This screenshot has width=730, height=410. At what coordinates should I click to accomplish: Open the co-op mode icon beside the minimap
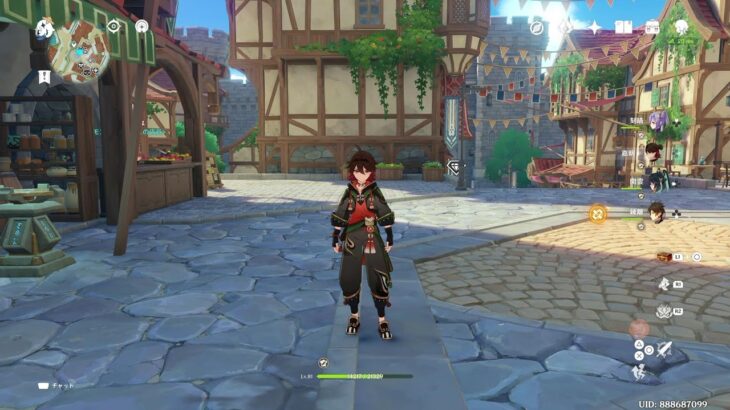(141, 26)
